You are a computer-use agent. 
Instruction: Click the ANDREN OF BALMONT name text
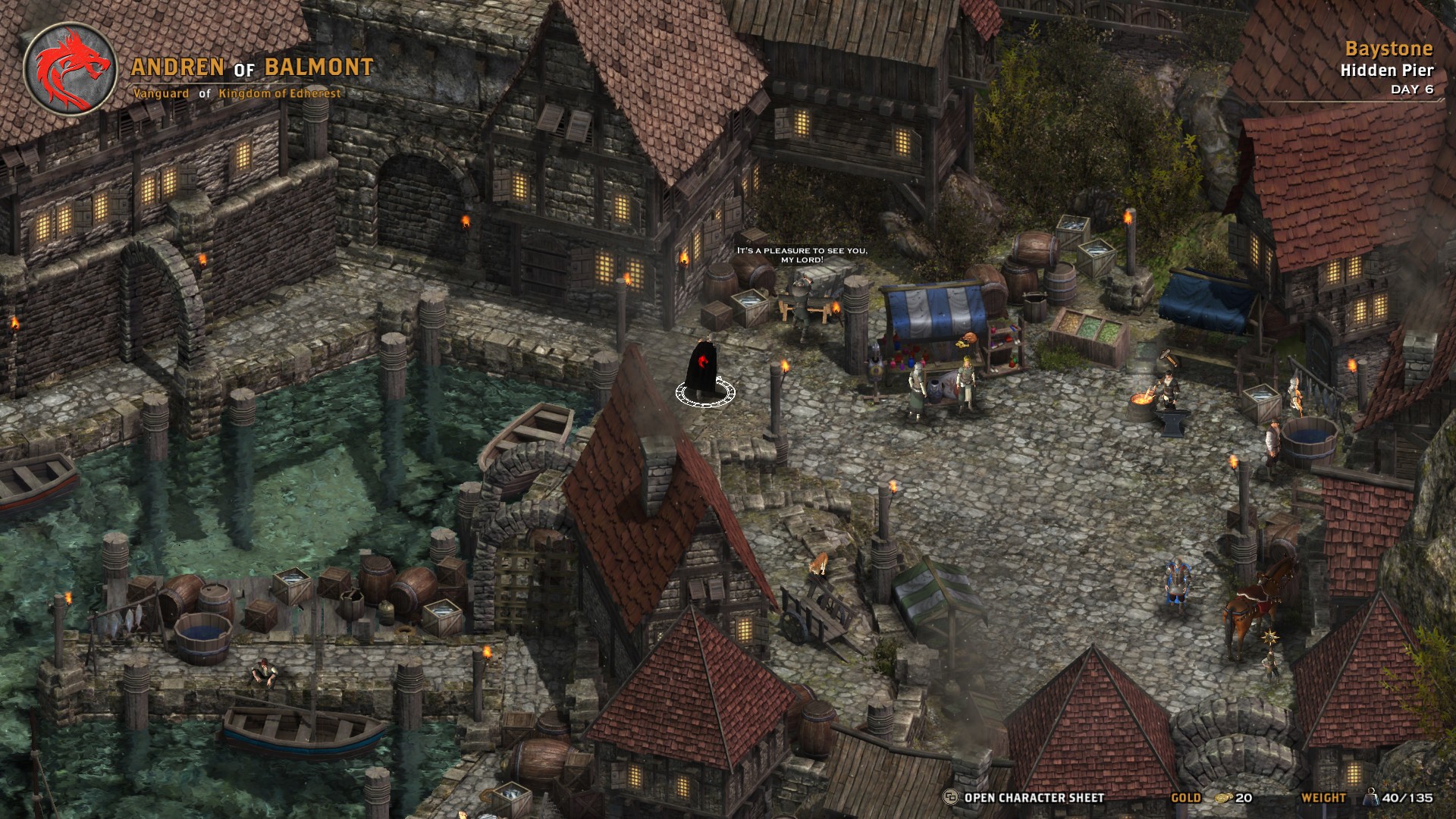[253, 67]
